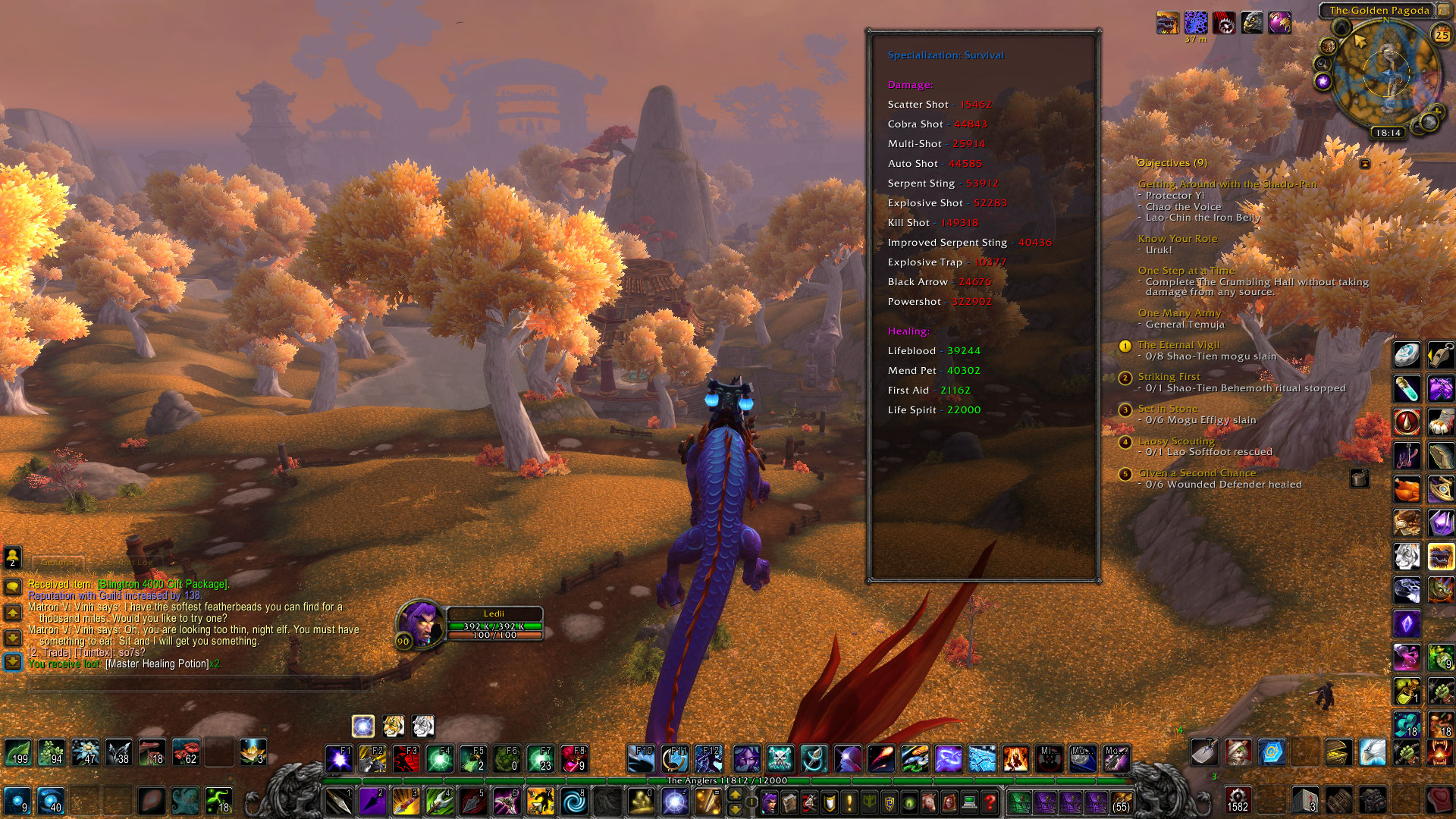Open the calendar showing day 25
This screenshot has width=1456, height=819.
pos(1441,35)
